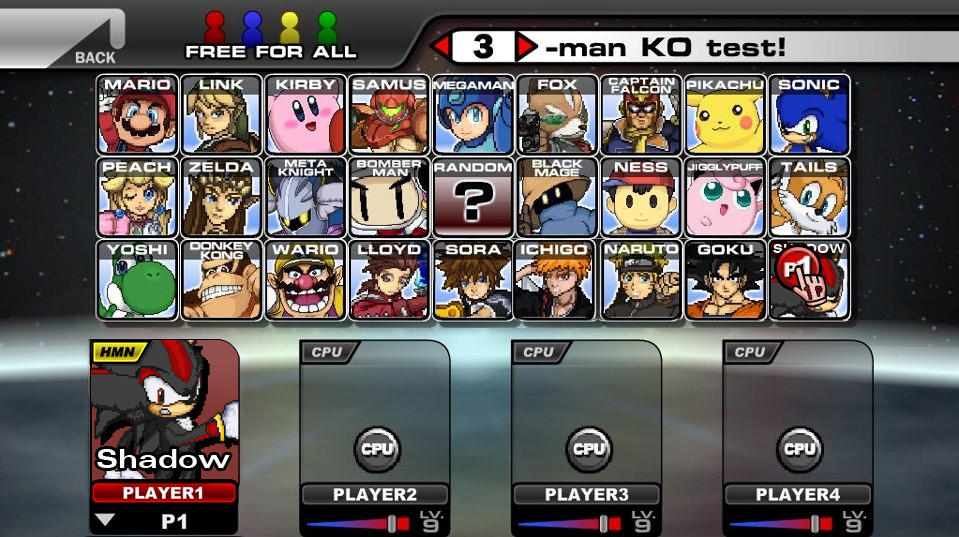Select Mario from the character roster
The height and width of the screenshot is (537, 959).
138,114
